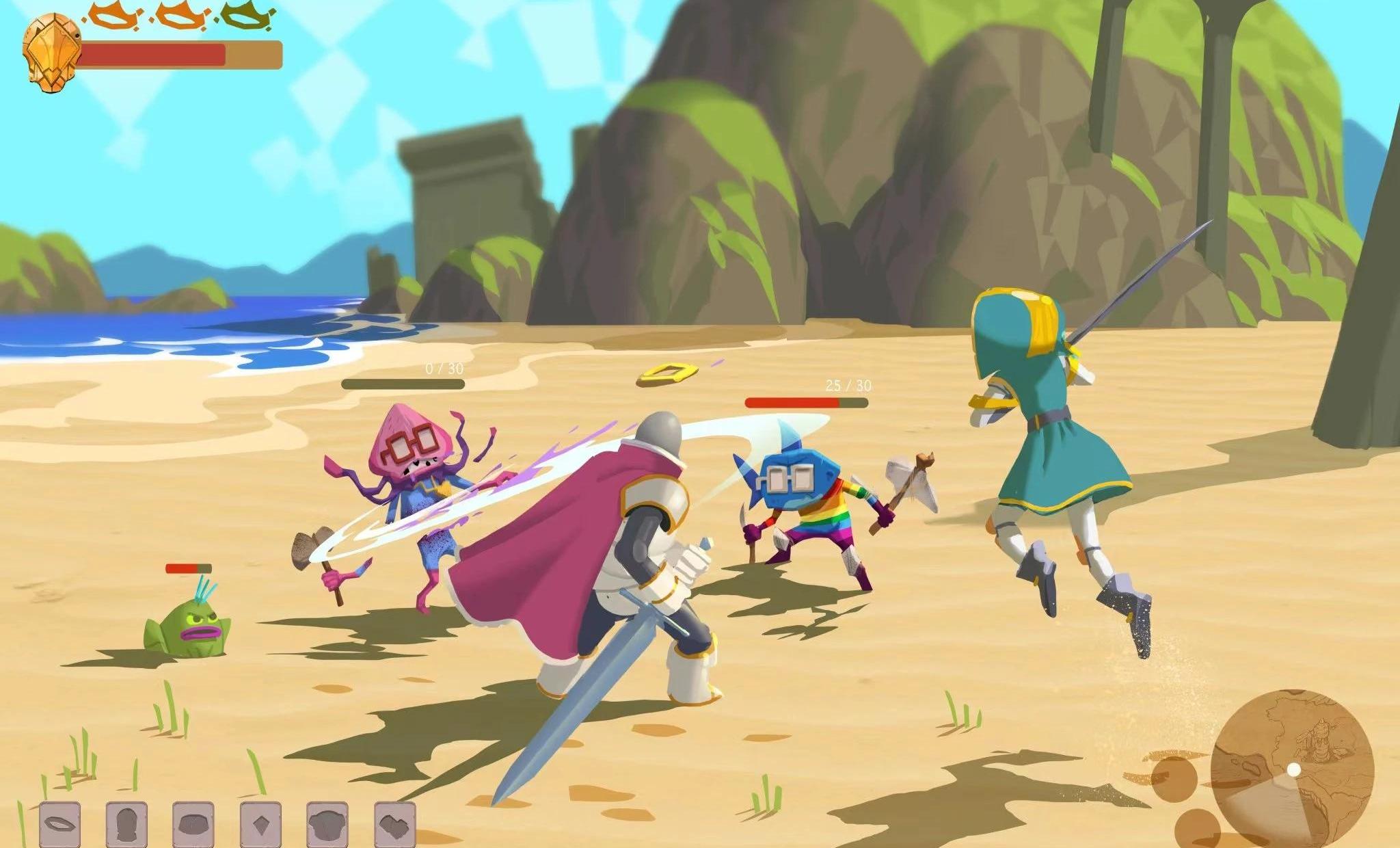Click the golden mask player portrait
The width and height of the screenshot is (1400, 848).
(x=51, y=53)
